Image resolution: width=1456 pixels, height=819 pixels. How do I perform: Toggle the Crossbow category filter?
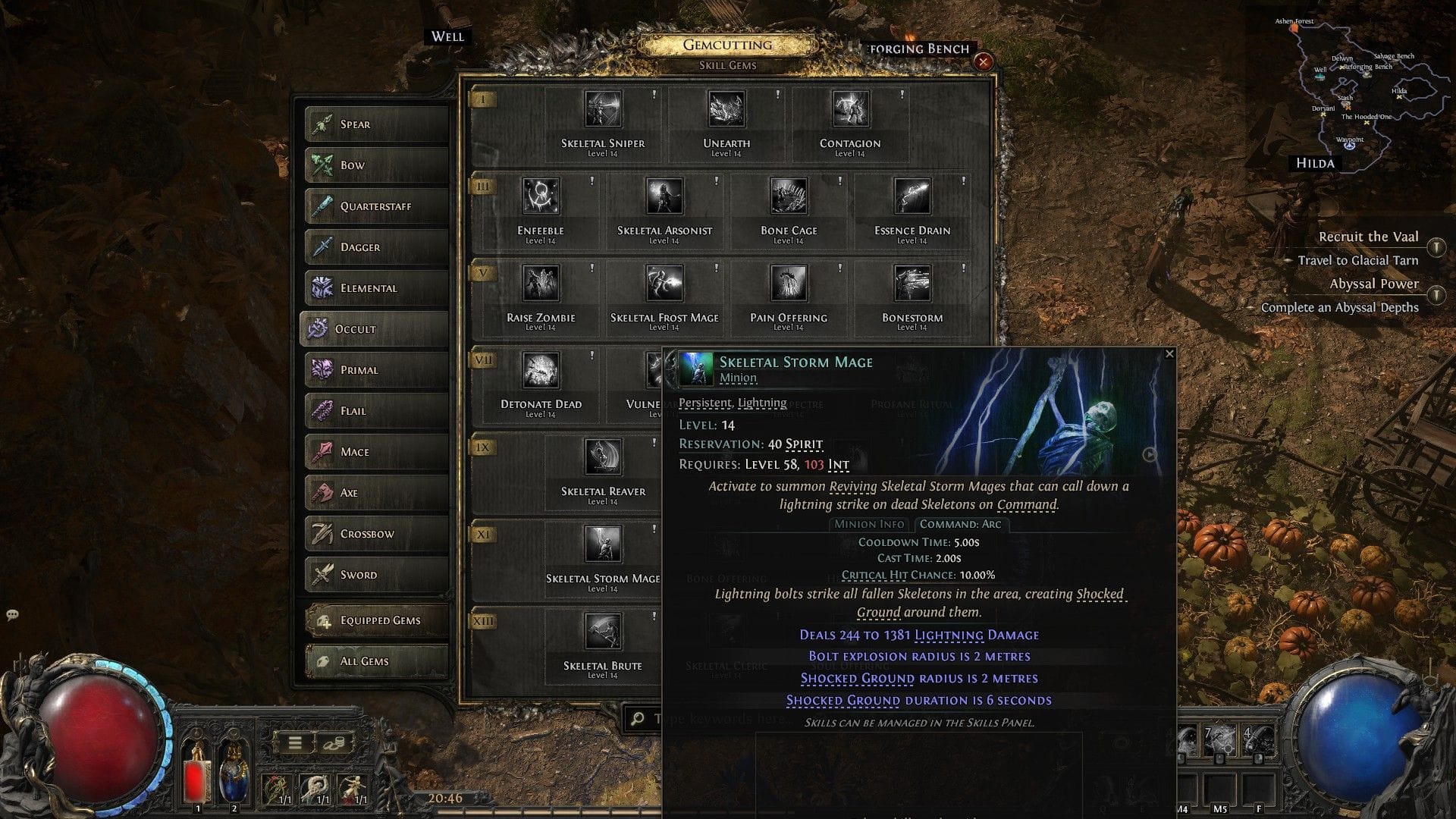click(x=376, y=533)
